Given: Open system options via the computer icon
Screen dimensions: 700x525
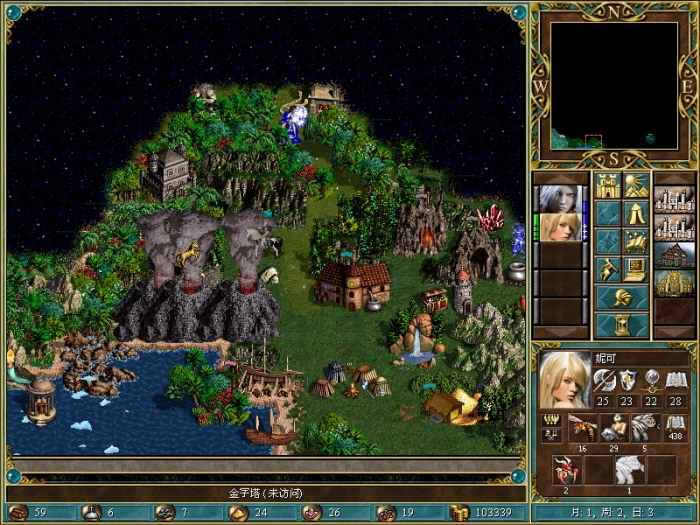Looking at the screenshot, I should pyautogui.click(x=636, y=269).
